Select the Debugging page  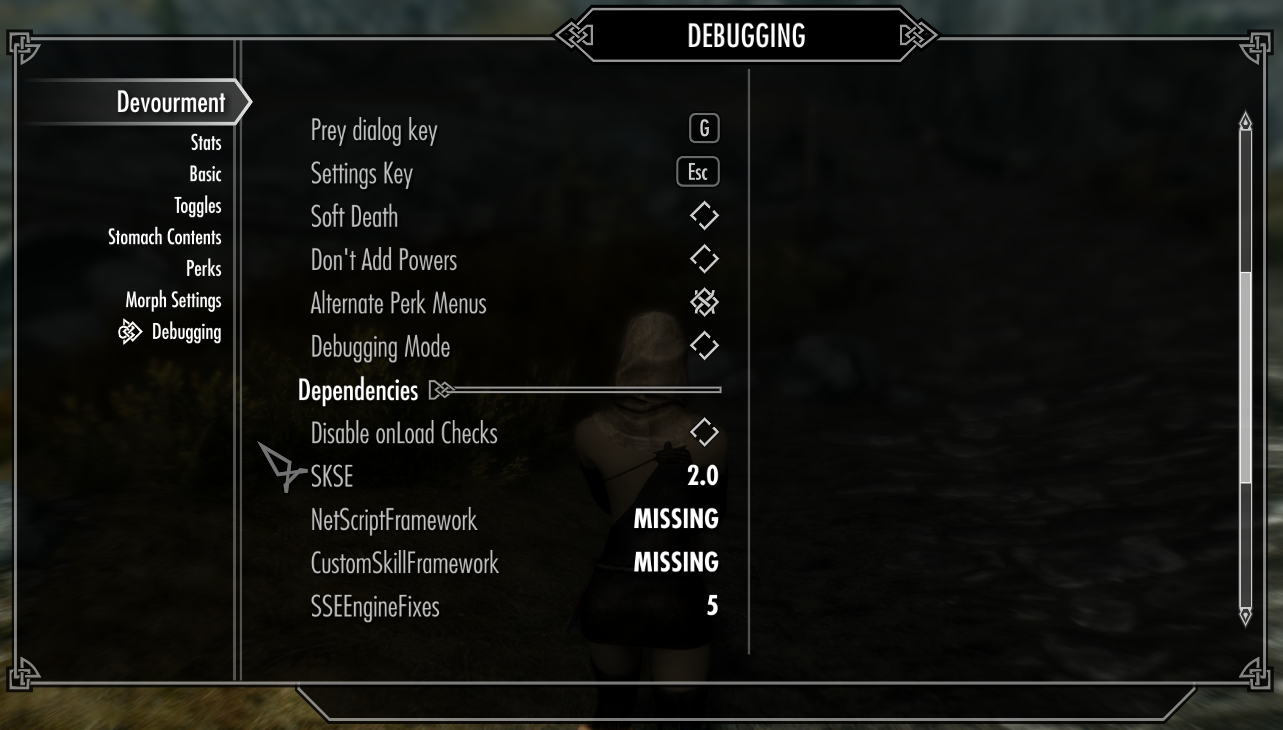click(186, 332)
